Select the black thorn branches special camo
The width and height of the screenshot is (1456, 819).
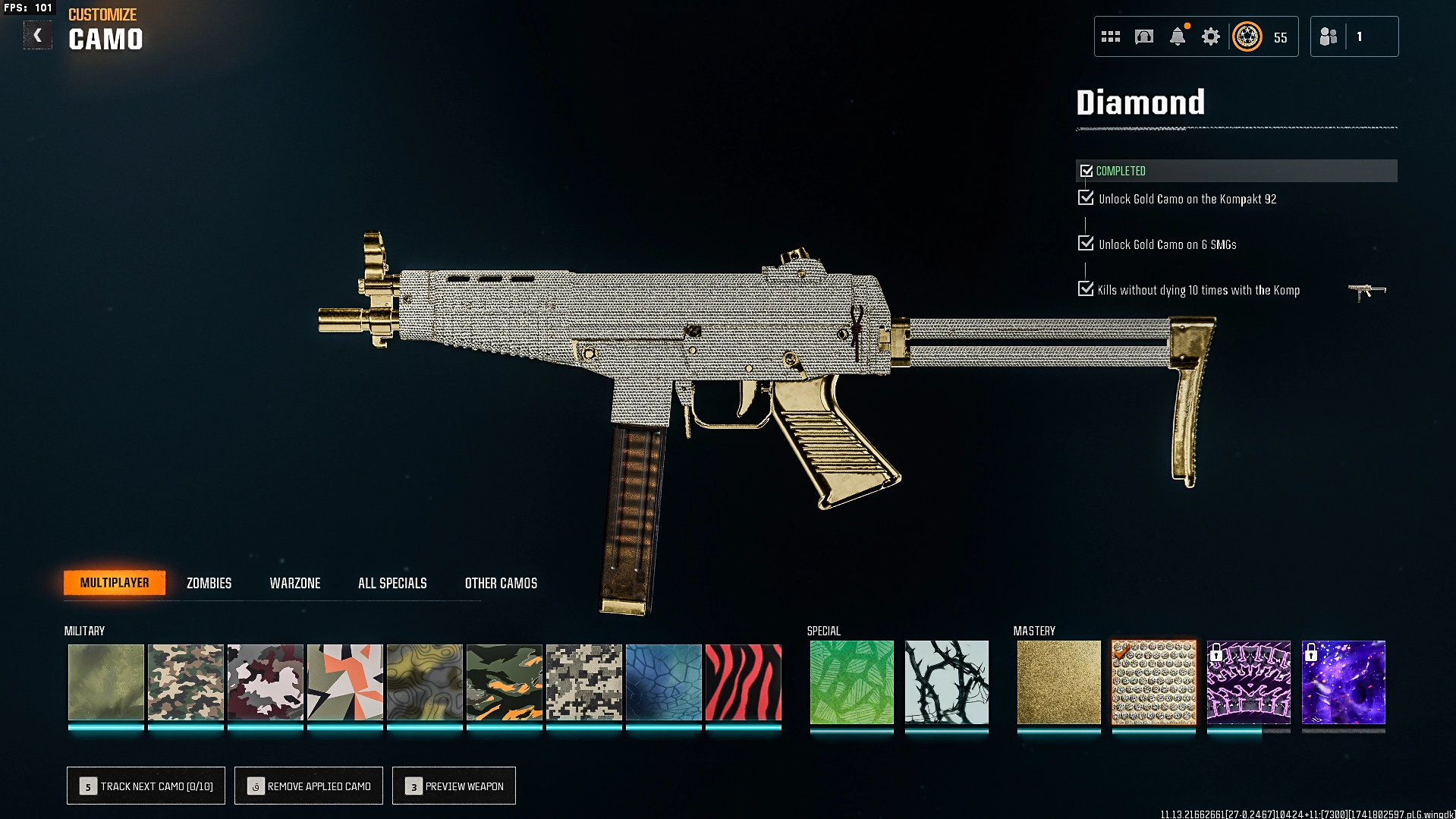[x=946, y=682]
